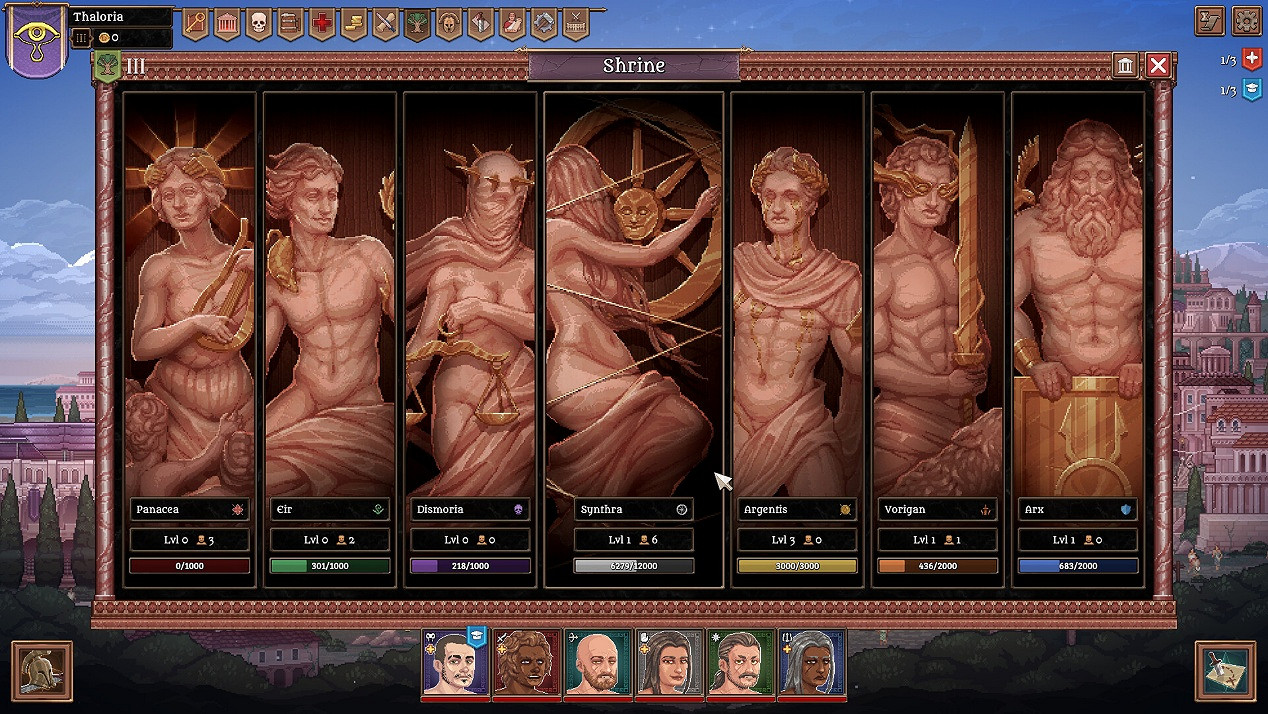1268x714 pixels.
Task: Choose the Eir statue panel
Action: (329, 300)
